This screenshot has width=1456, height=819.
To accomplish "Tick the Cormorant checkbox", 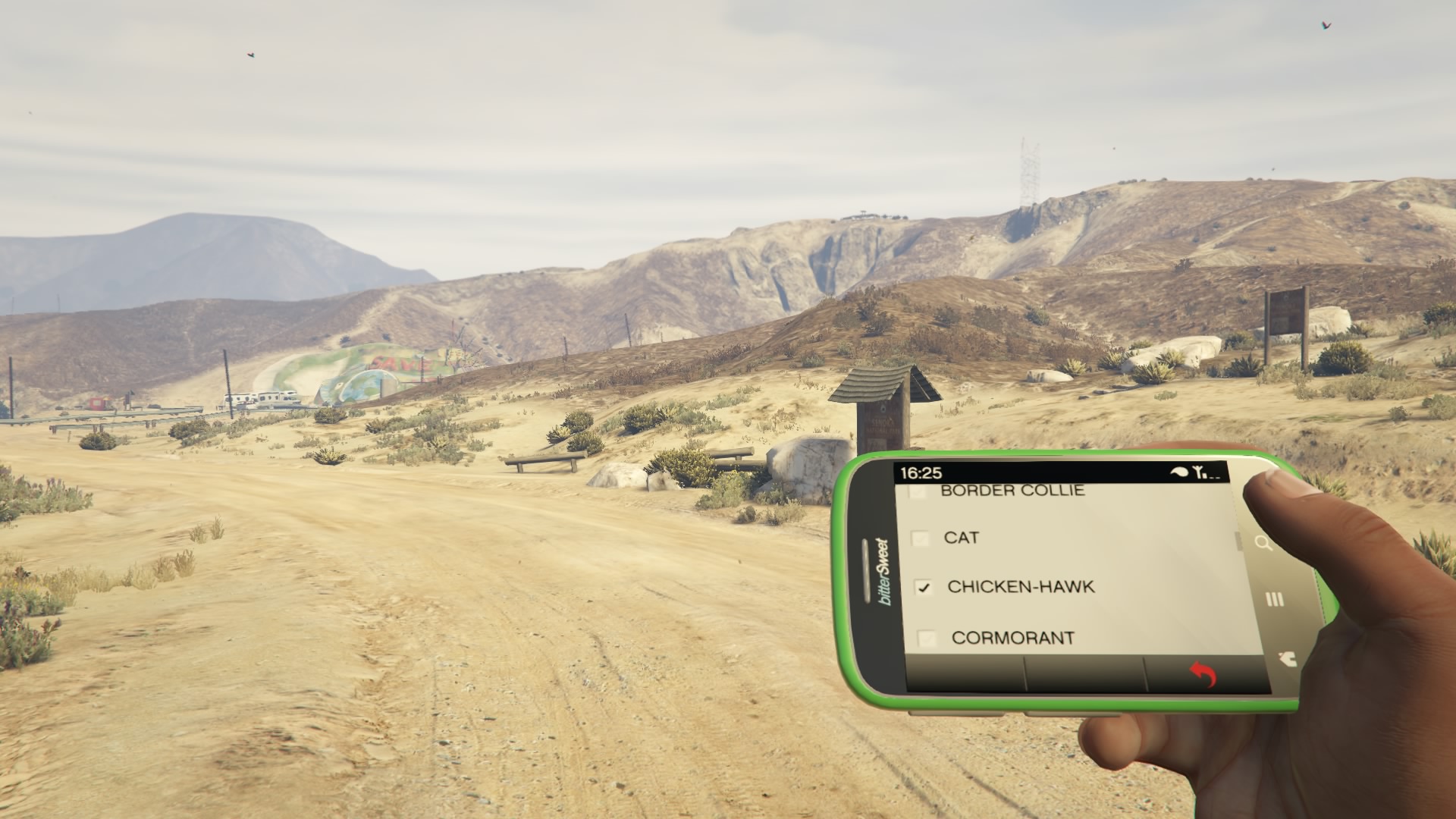I will tap(927, 639).
